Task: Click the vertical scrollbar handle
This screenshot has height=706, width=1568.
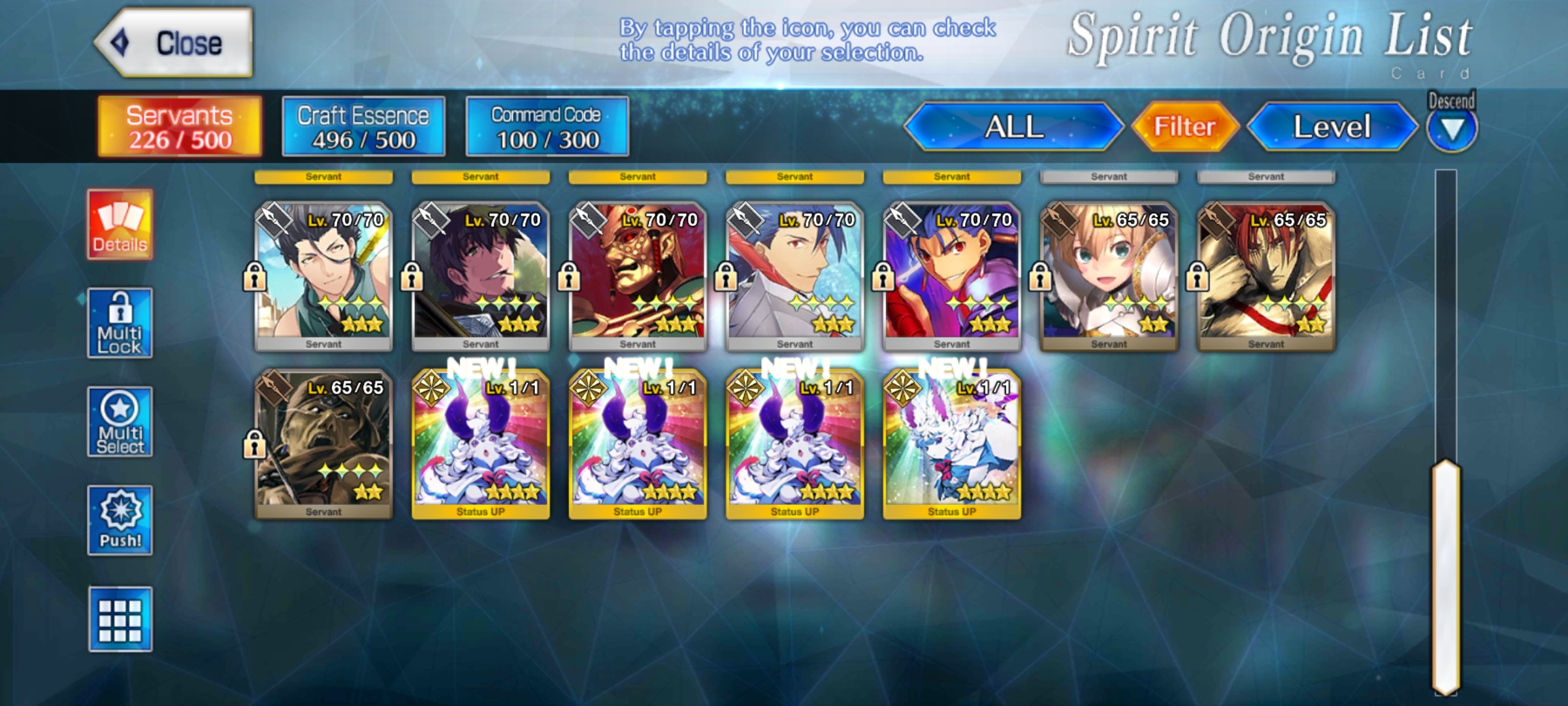Action: click(x=1446, y=575)
